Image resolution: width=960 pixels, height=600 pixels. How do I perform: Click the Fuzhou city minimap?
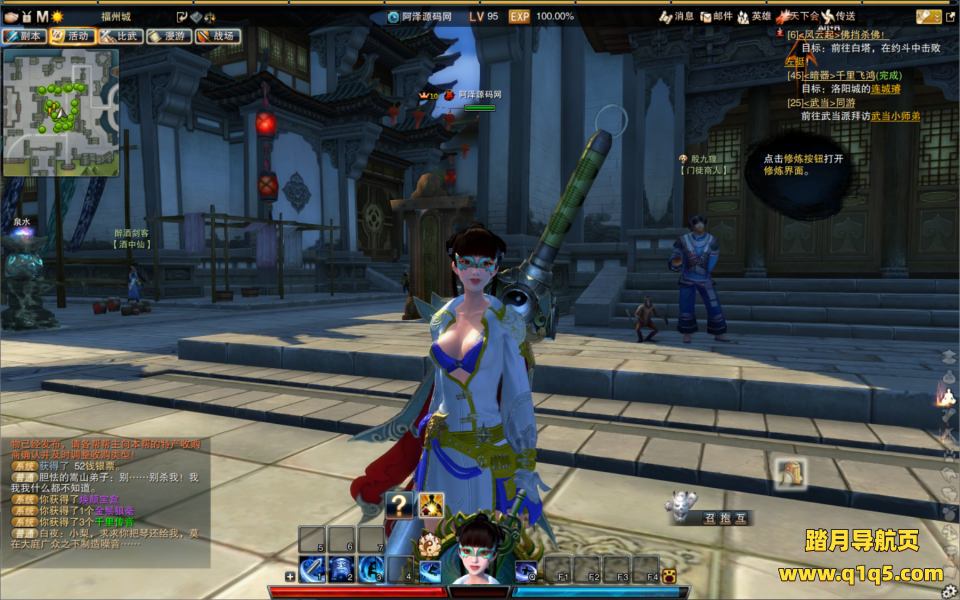(61, 112)
